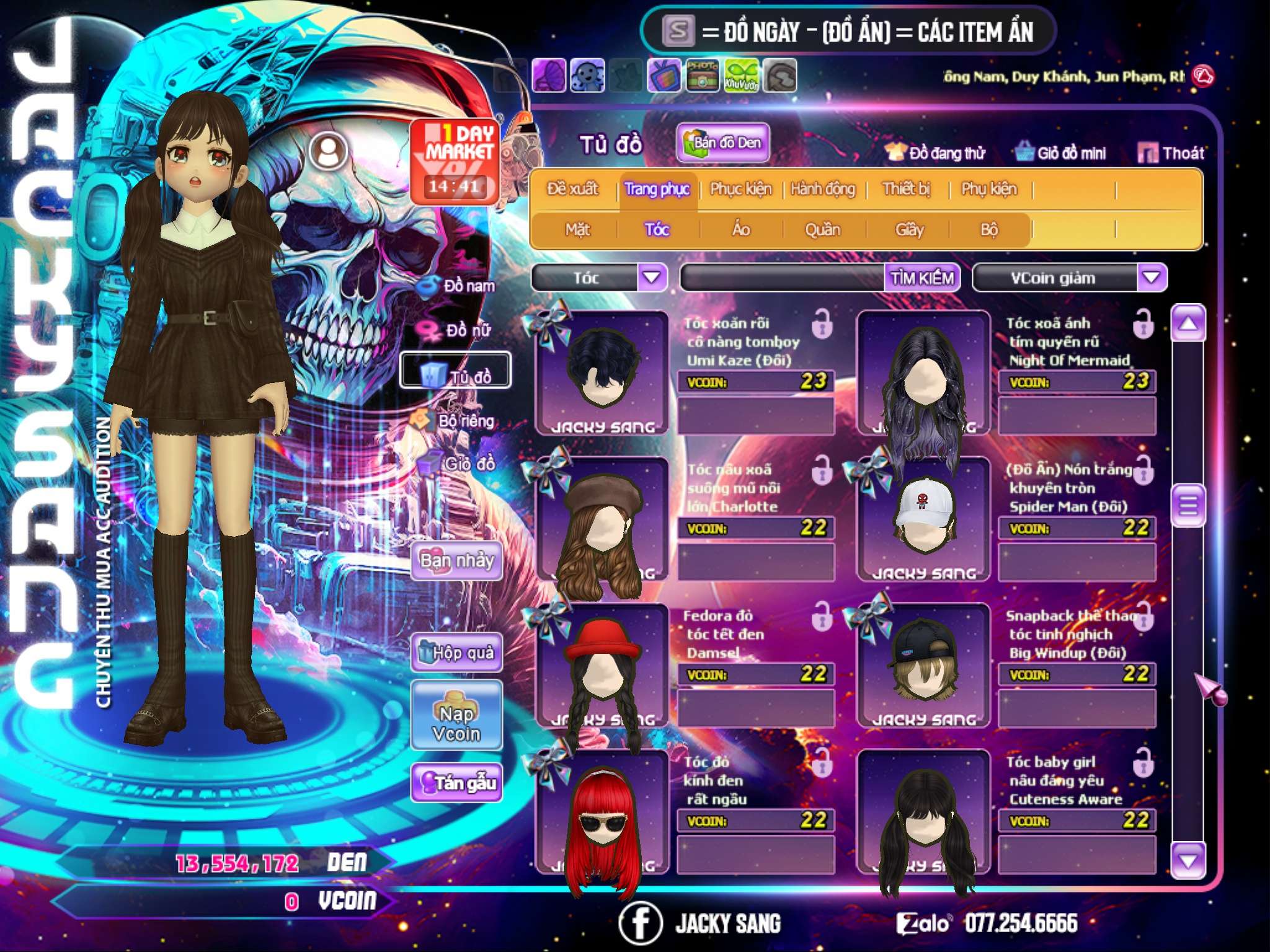Open the Hộp quà gift box
Viewport: 1270px width, 952px height.
(x=456, y=653)
